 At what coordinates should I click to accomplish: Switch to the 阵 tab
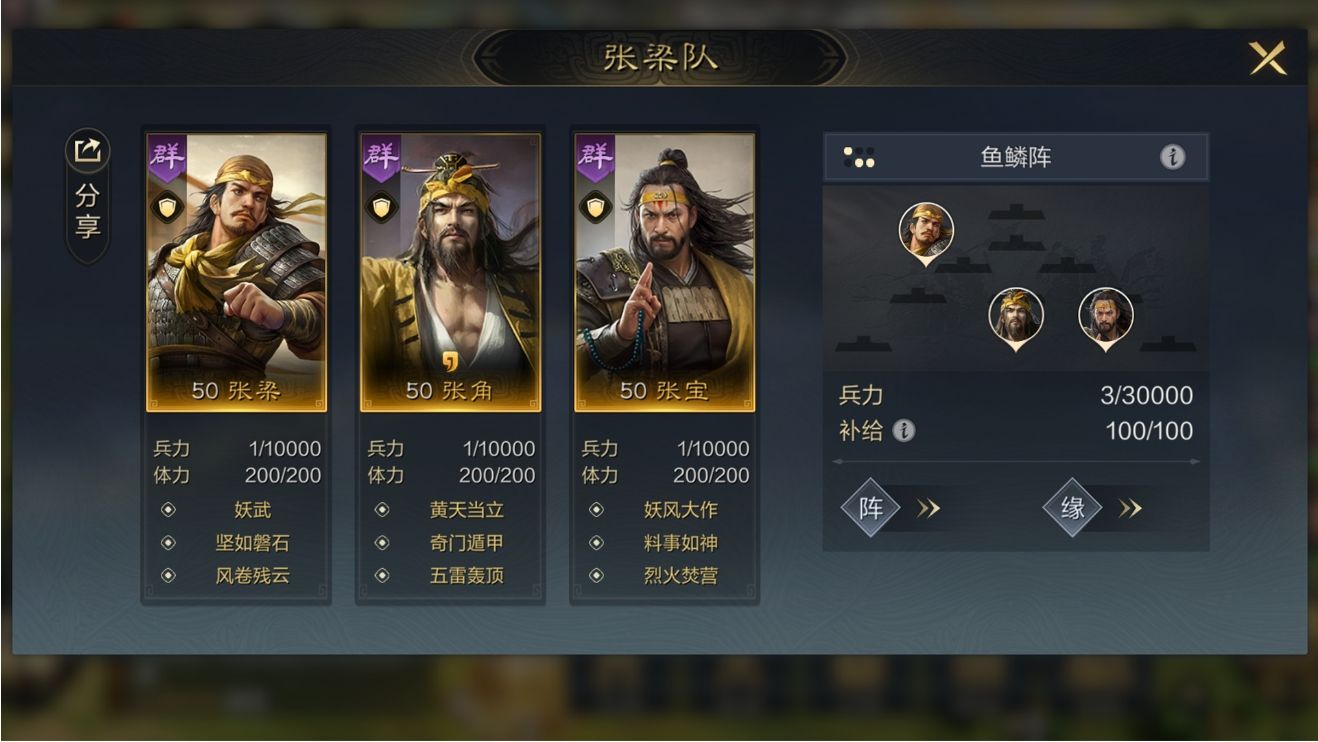[x=872, y=508]
